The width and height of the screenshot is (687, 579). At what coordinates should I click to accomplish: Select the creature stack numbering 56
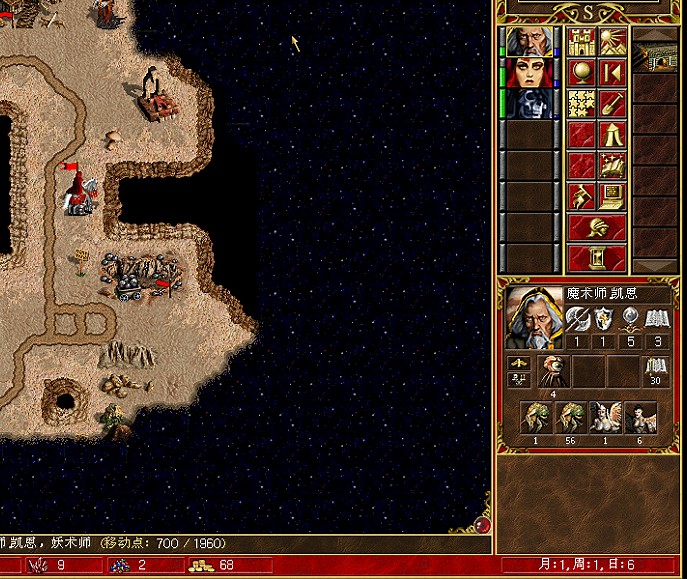tap(572, 418)
